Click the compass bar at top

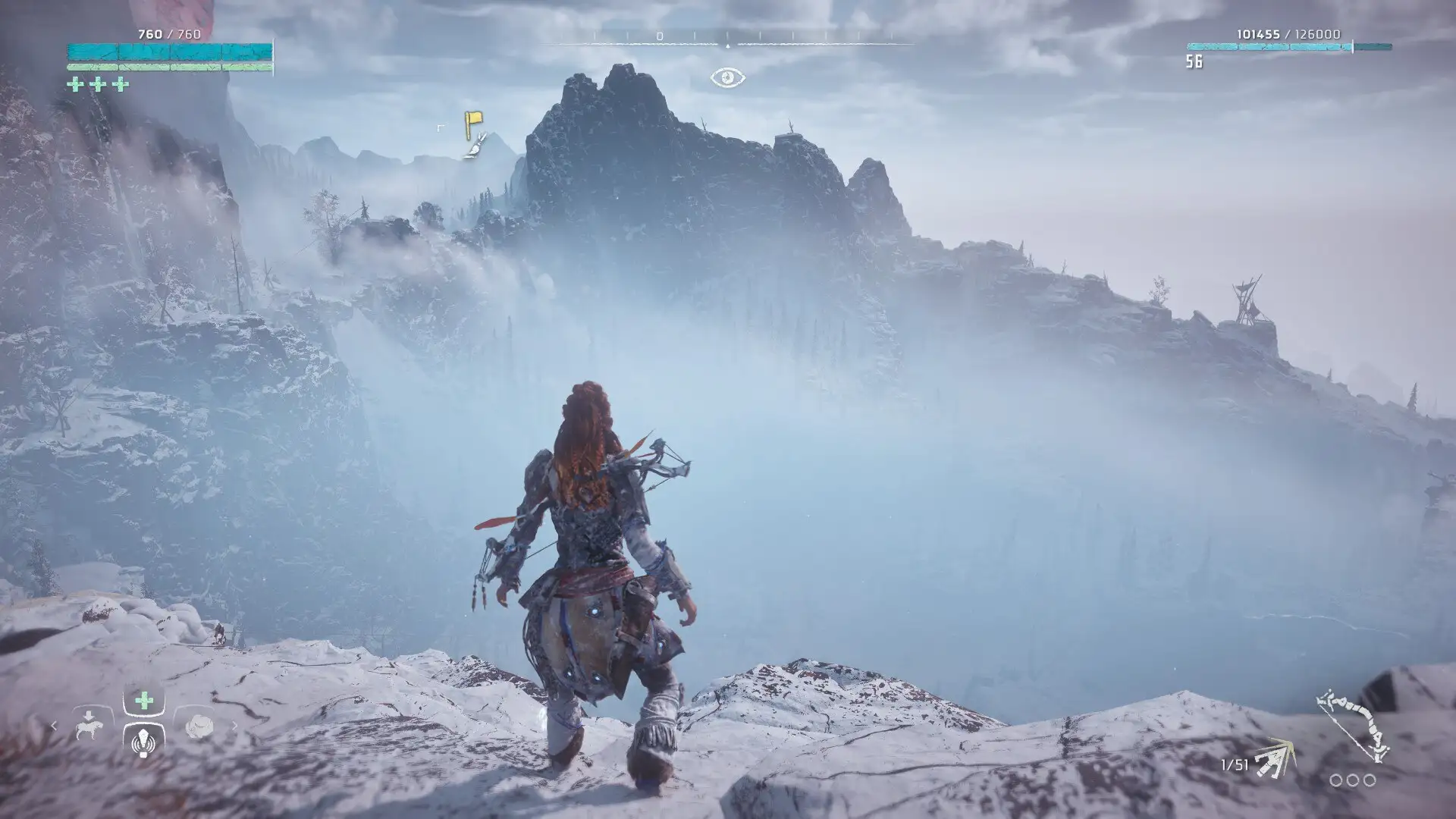727,37
